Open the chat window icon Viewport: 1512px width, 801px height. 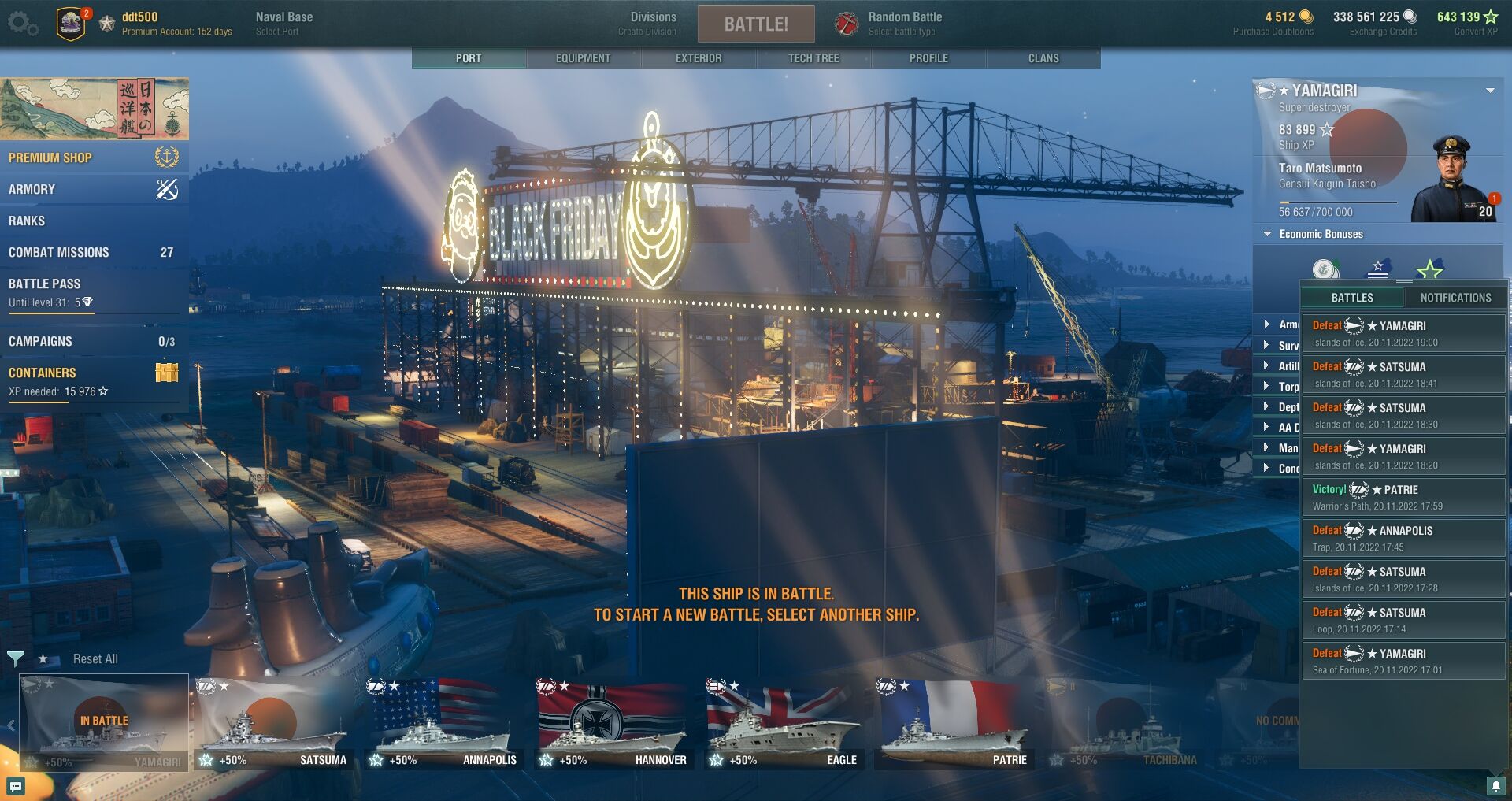16,785
